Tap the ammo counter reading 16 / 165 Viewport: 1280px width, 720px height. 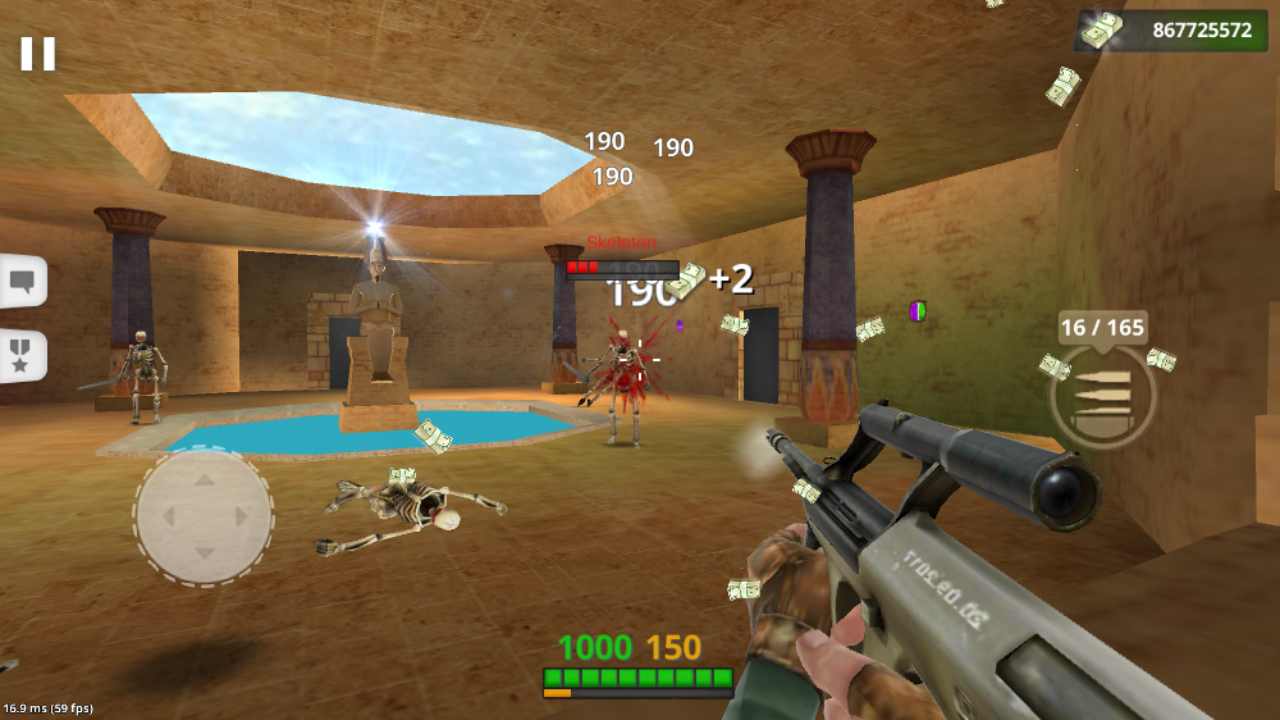coord(1101,327)
